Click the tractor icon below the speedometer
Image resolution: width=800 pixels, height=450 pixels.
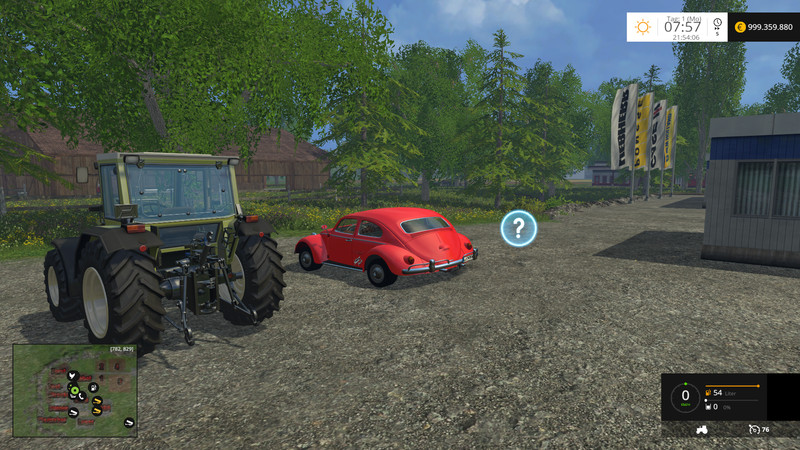tap(702, 429)
